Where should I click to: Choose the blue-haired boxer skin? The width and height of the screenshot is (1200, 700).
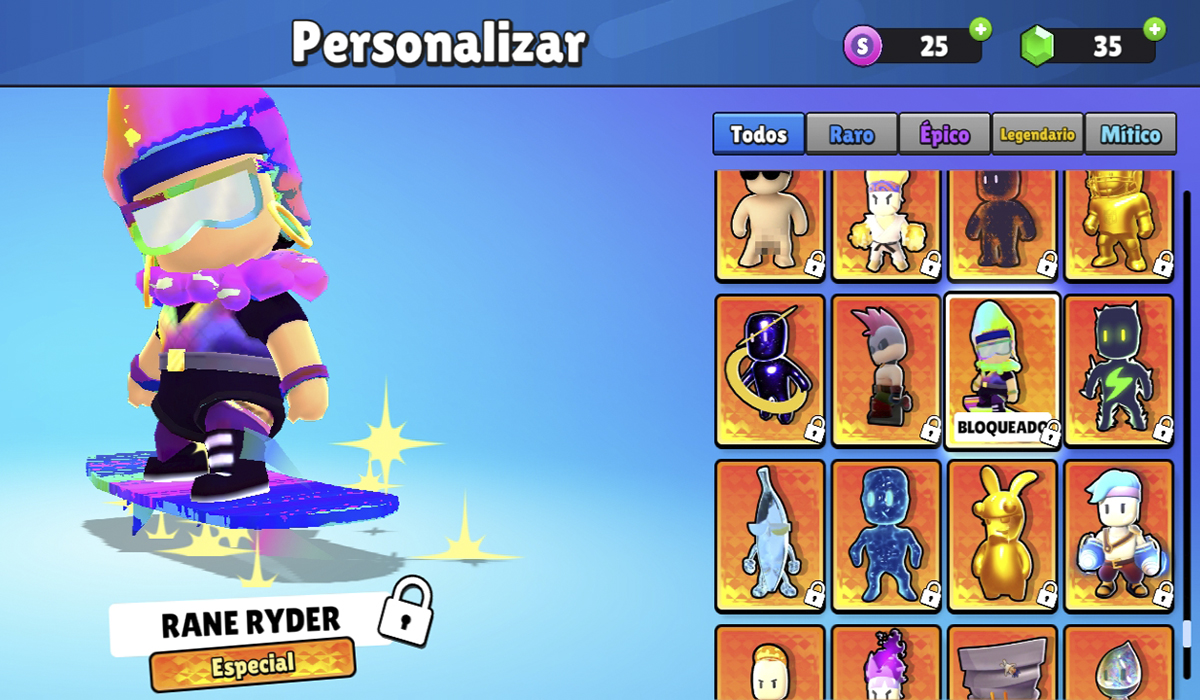point(1118,536)
